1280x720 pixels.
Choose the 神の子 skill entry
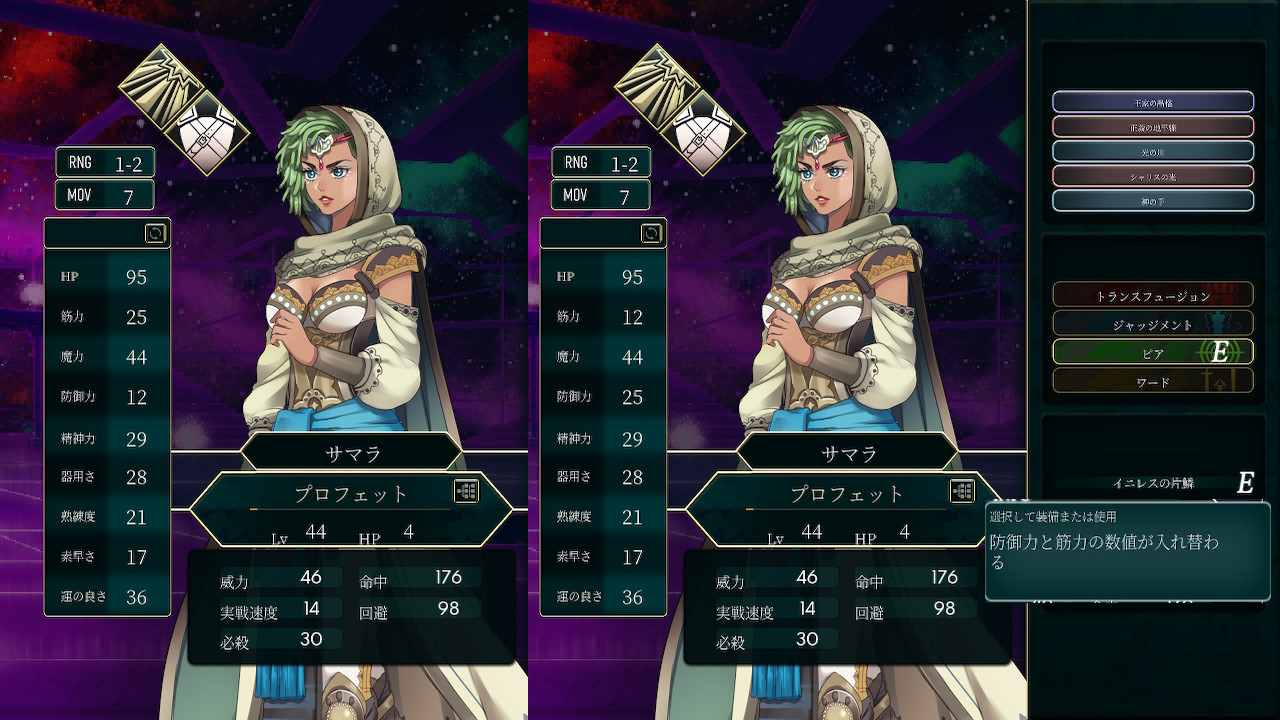pos(1152,201)
